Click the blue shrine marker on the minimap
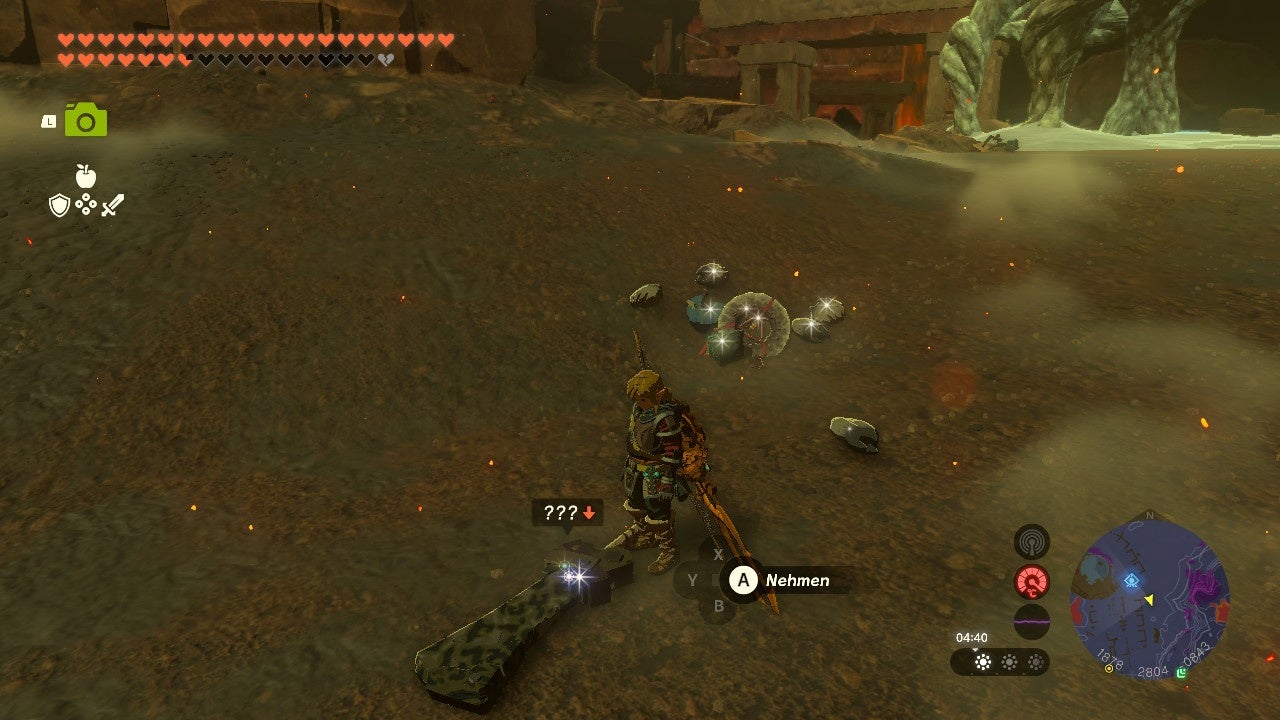The image size is (1280, 720). point(1130,578)
